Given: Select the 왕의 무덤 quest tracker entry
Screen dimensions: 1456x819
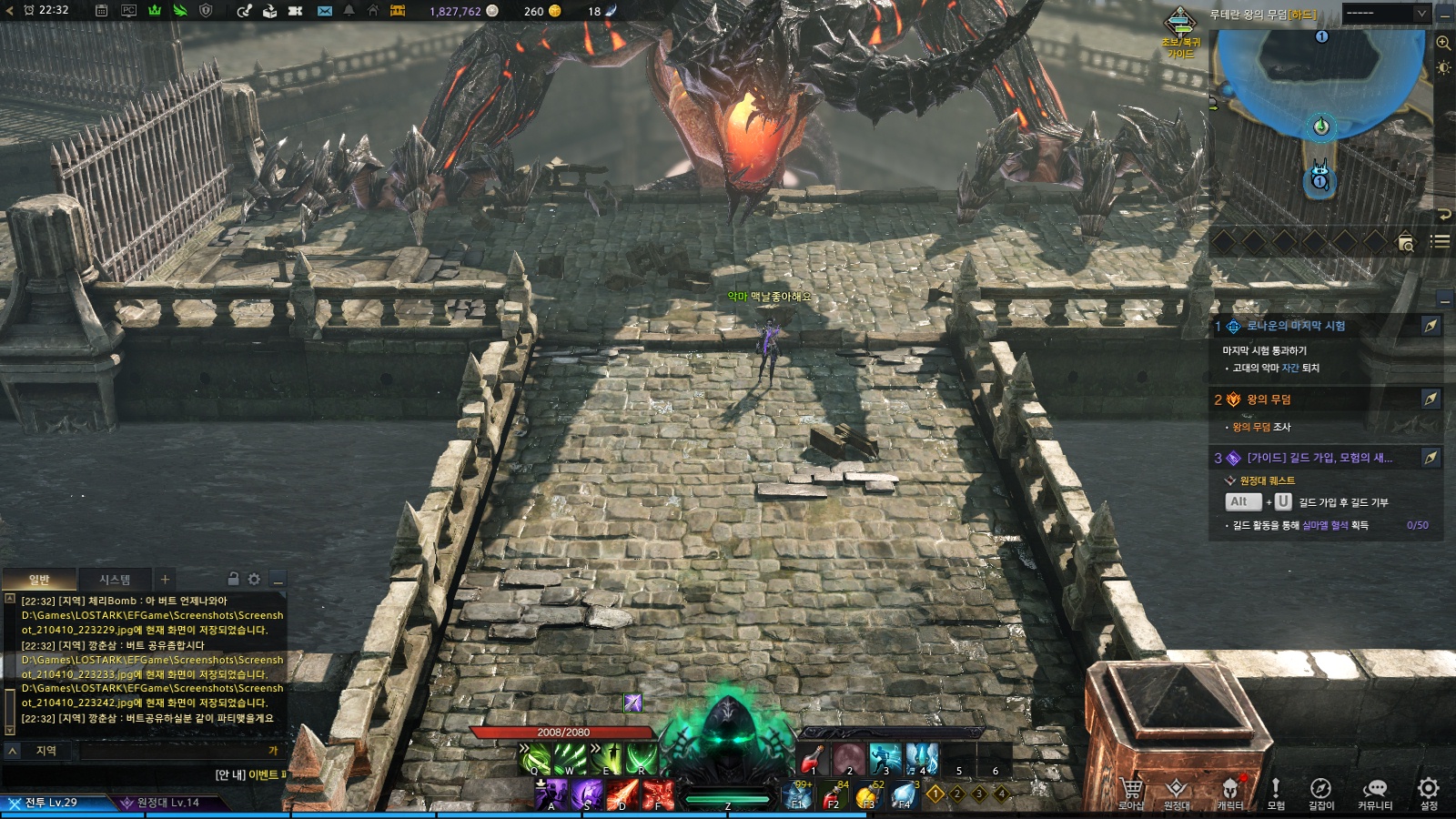Looking at the screenshot, I should click(x=1269, y=399).
